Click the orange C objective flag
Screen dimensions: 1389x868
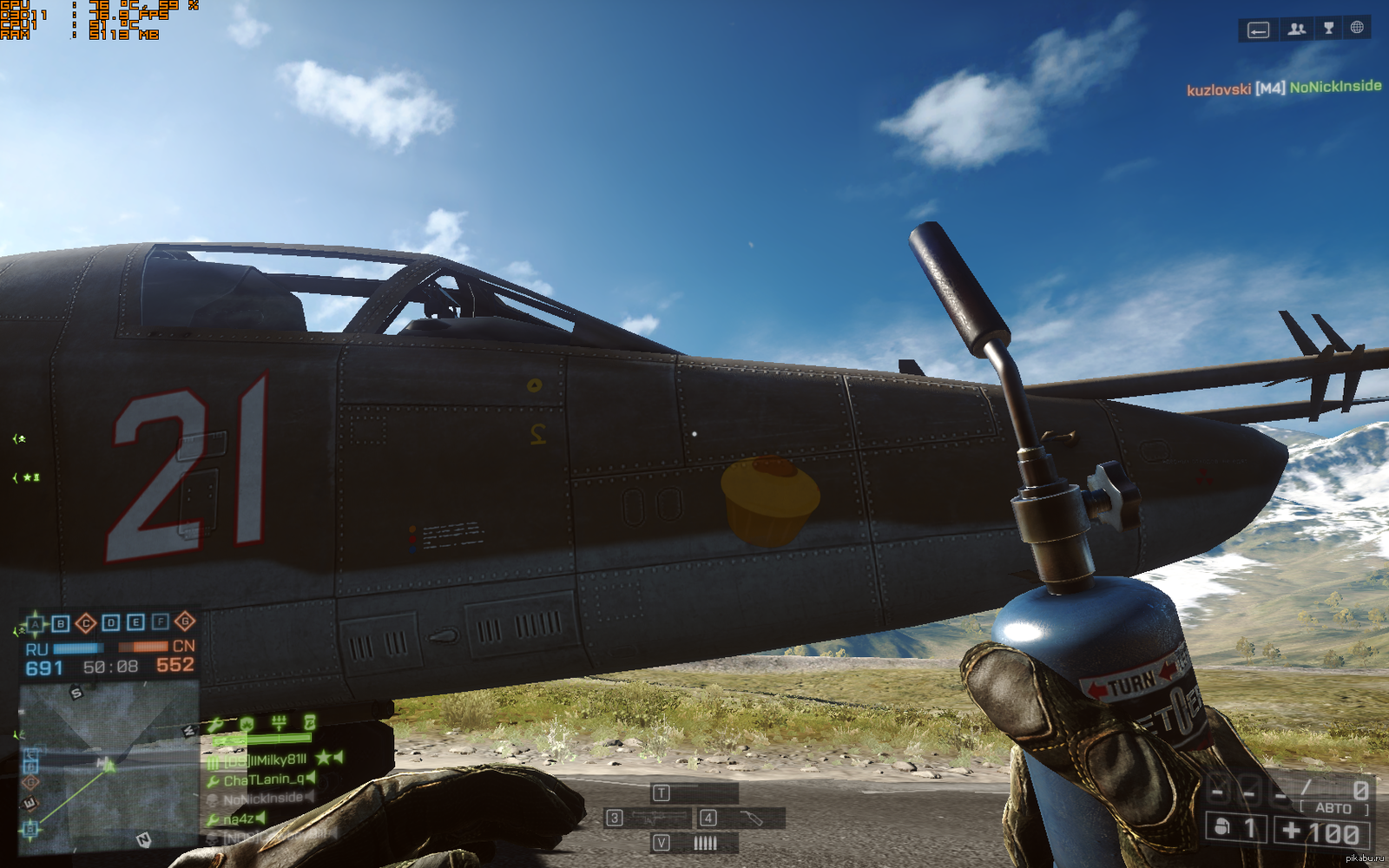(86, 623)
